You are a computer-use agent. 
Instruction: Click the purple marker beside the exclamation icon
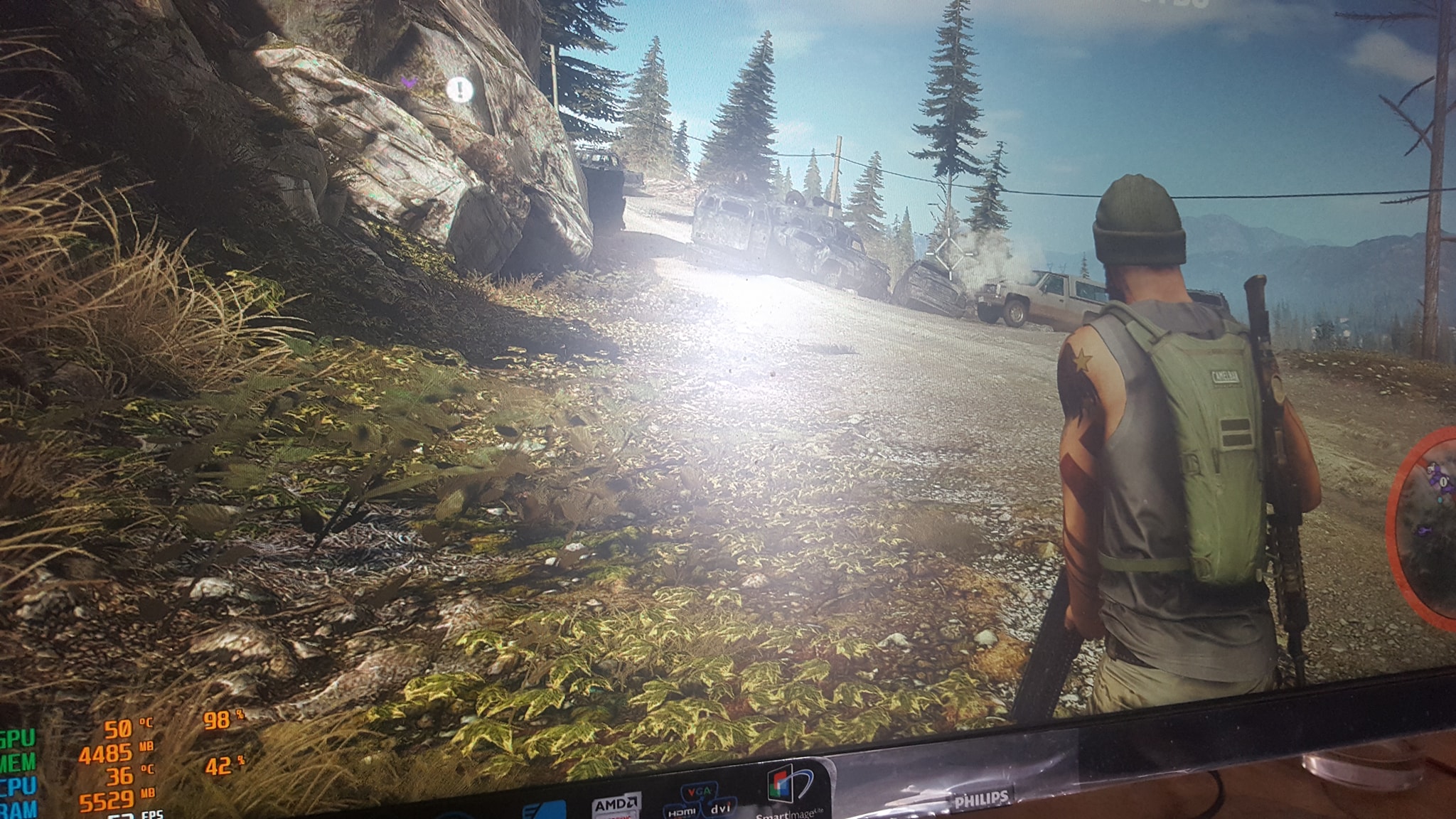[x=409, y=82]
